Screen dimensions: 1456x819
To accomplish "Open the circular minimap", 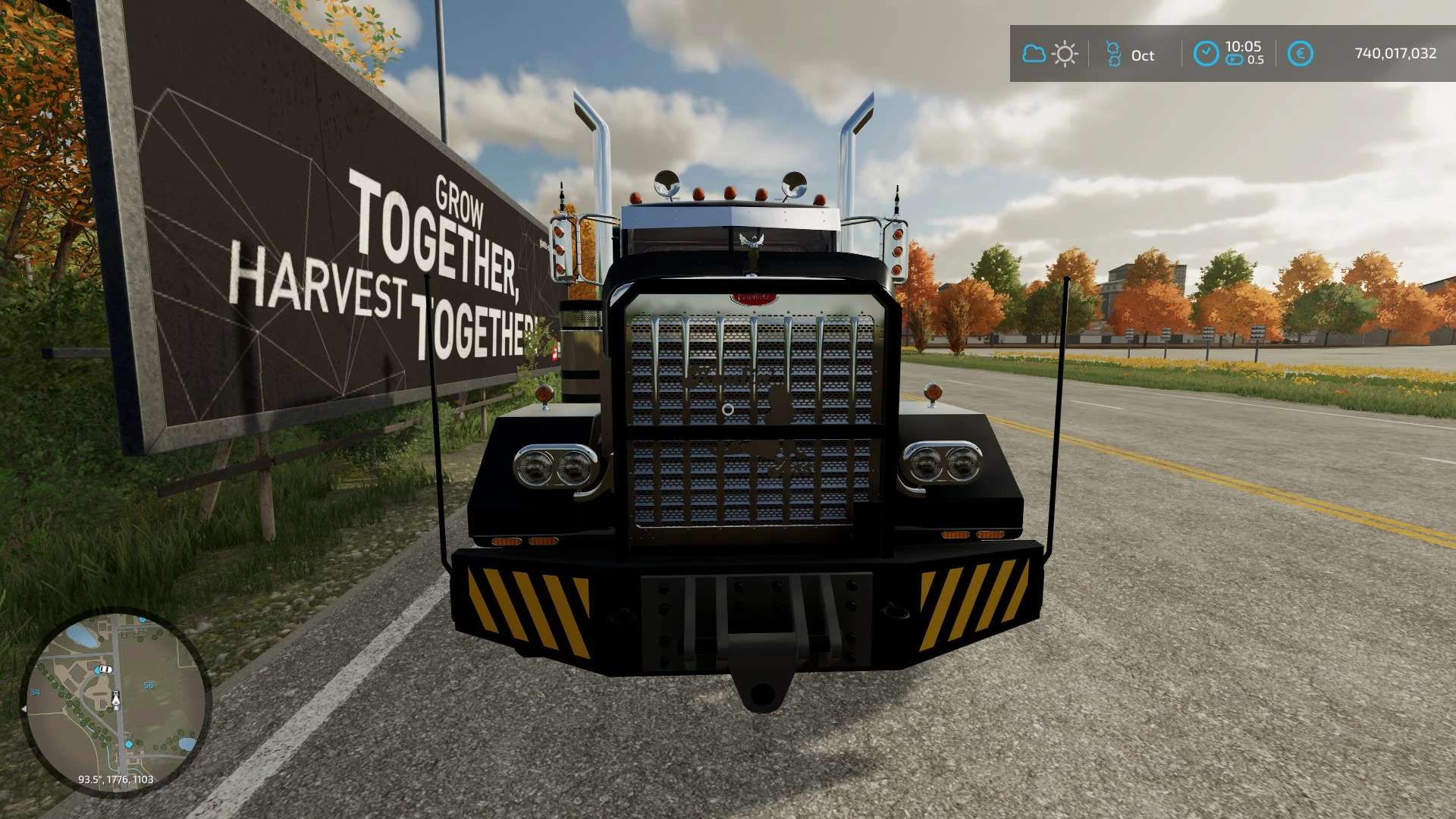I will [x=115, y=702].
